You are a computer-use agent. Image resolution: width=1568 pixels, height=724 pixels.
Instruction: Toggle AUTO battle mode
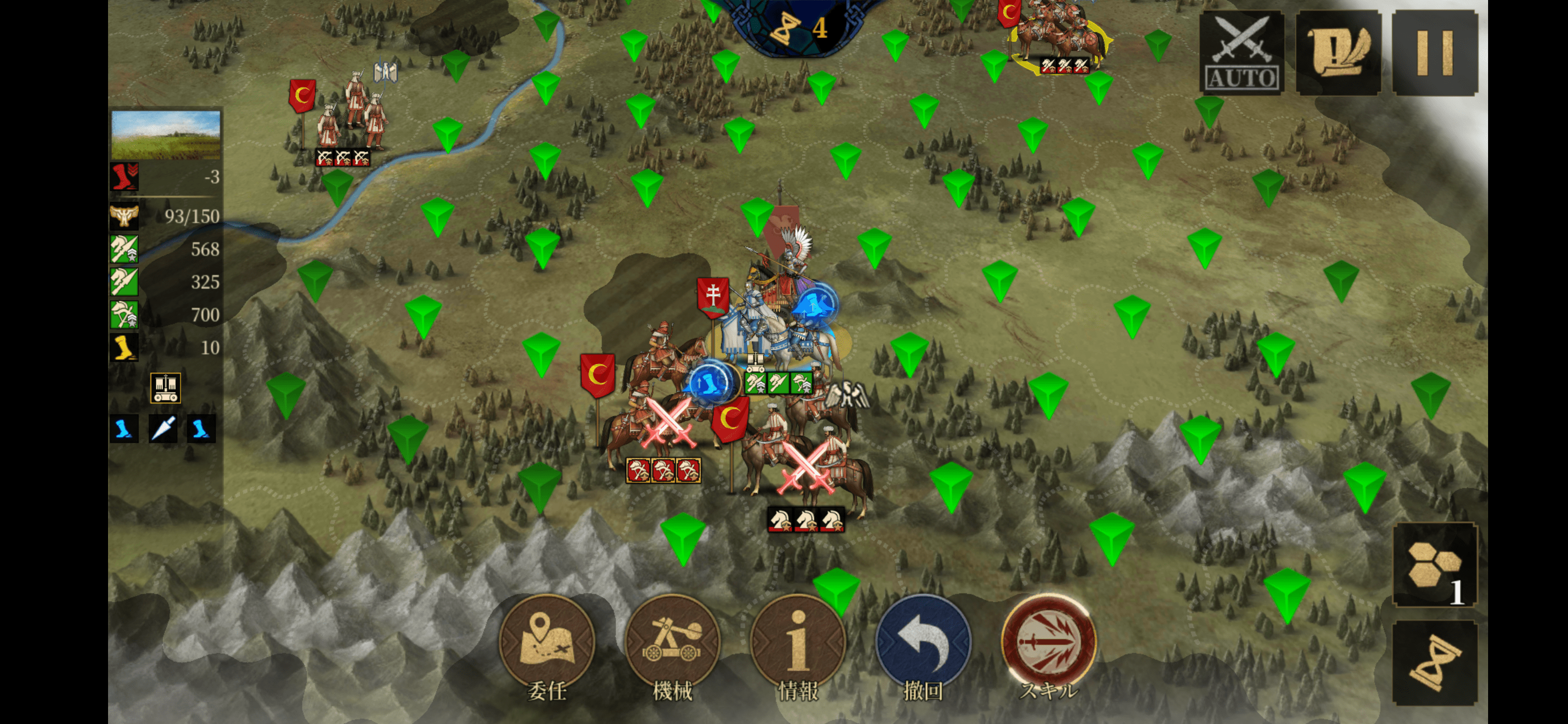click(x=1241, y=54)
